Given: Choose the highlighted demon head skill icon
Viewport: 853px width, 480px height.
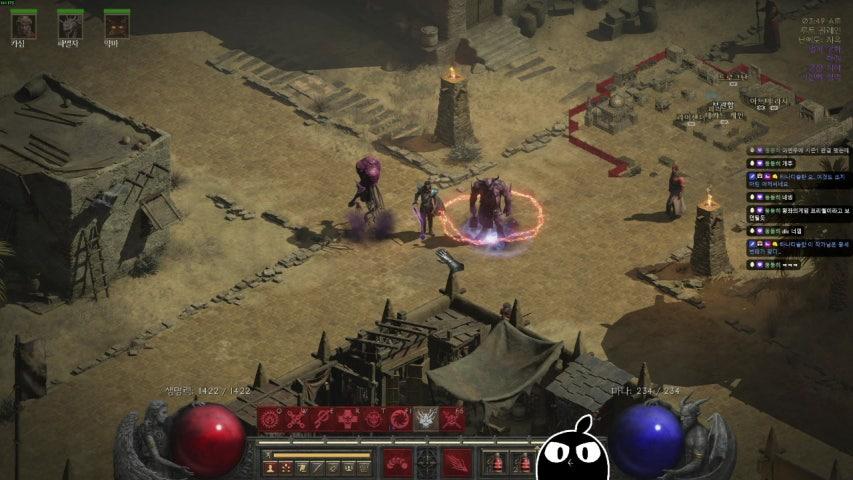Looking at the screenshot, I should [427, 420].
